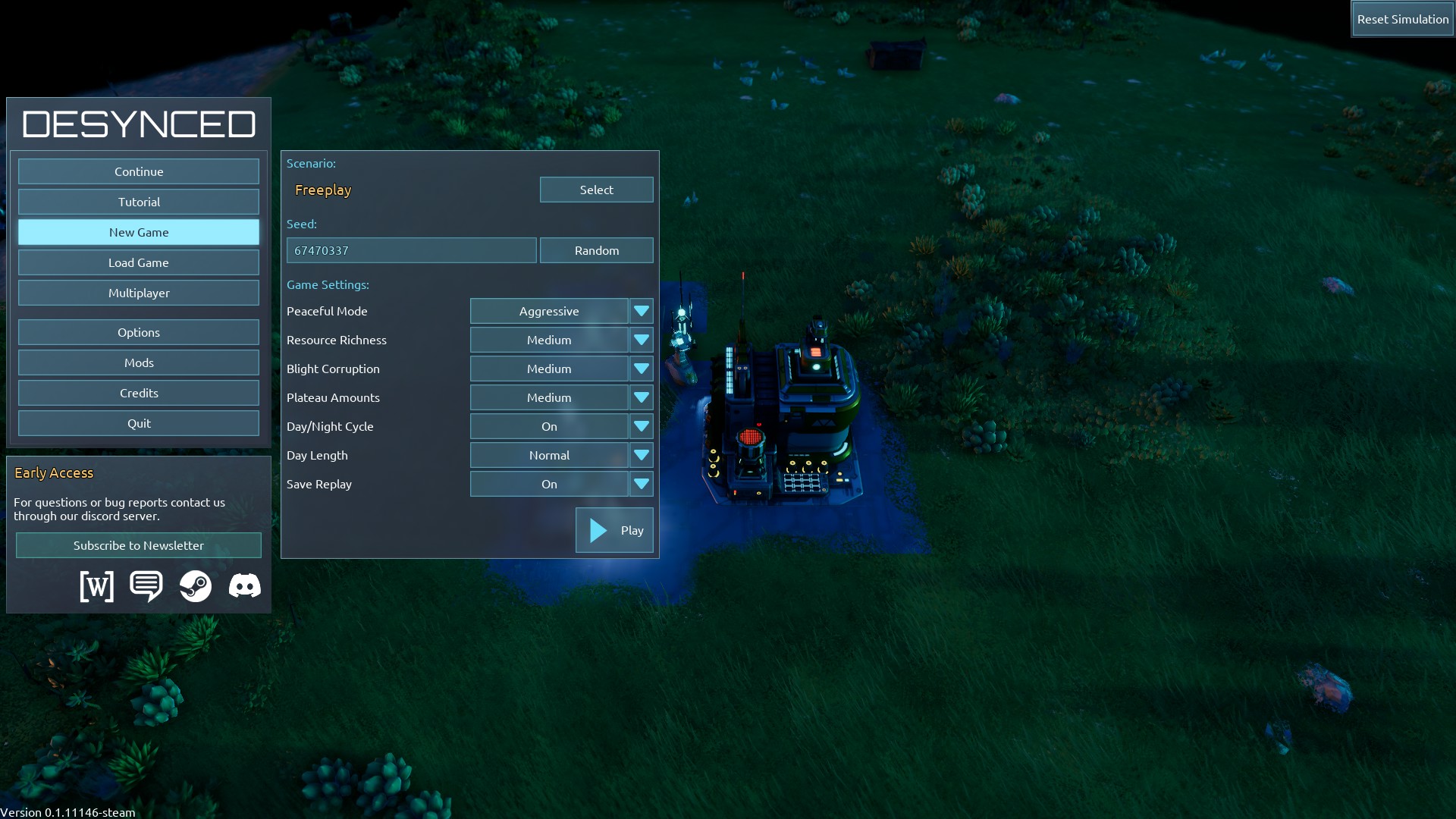The height and width of the screenshot is (819, 1456).
Task: Start the game with Play
Action: pyautogui.click(x=614, y=530)
